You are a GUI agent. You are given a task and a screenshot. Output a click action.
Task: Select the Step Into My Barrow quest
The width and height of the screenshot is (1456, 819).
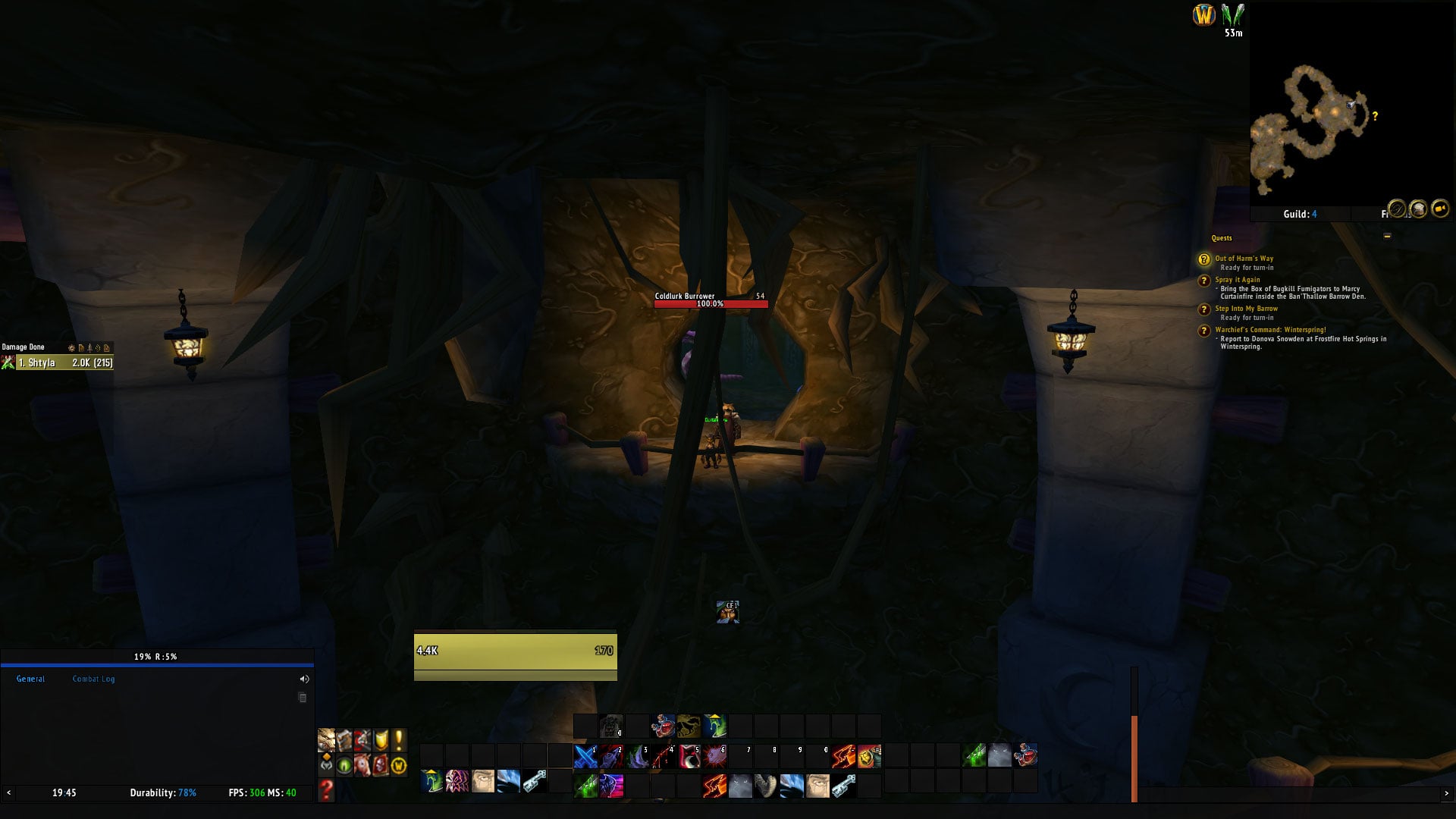coord(1246,309)
